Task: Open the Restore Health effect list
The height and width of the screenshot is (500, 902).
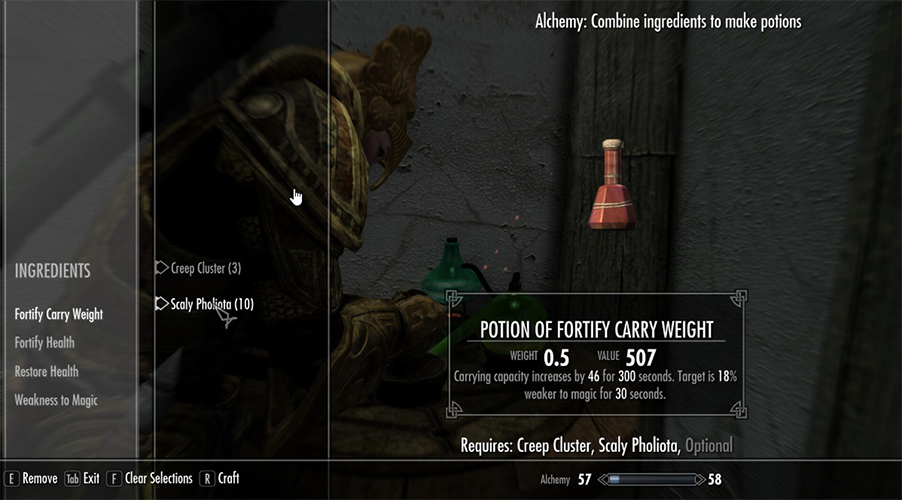Action: [x=46, y=372]
